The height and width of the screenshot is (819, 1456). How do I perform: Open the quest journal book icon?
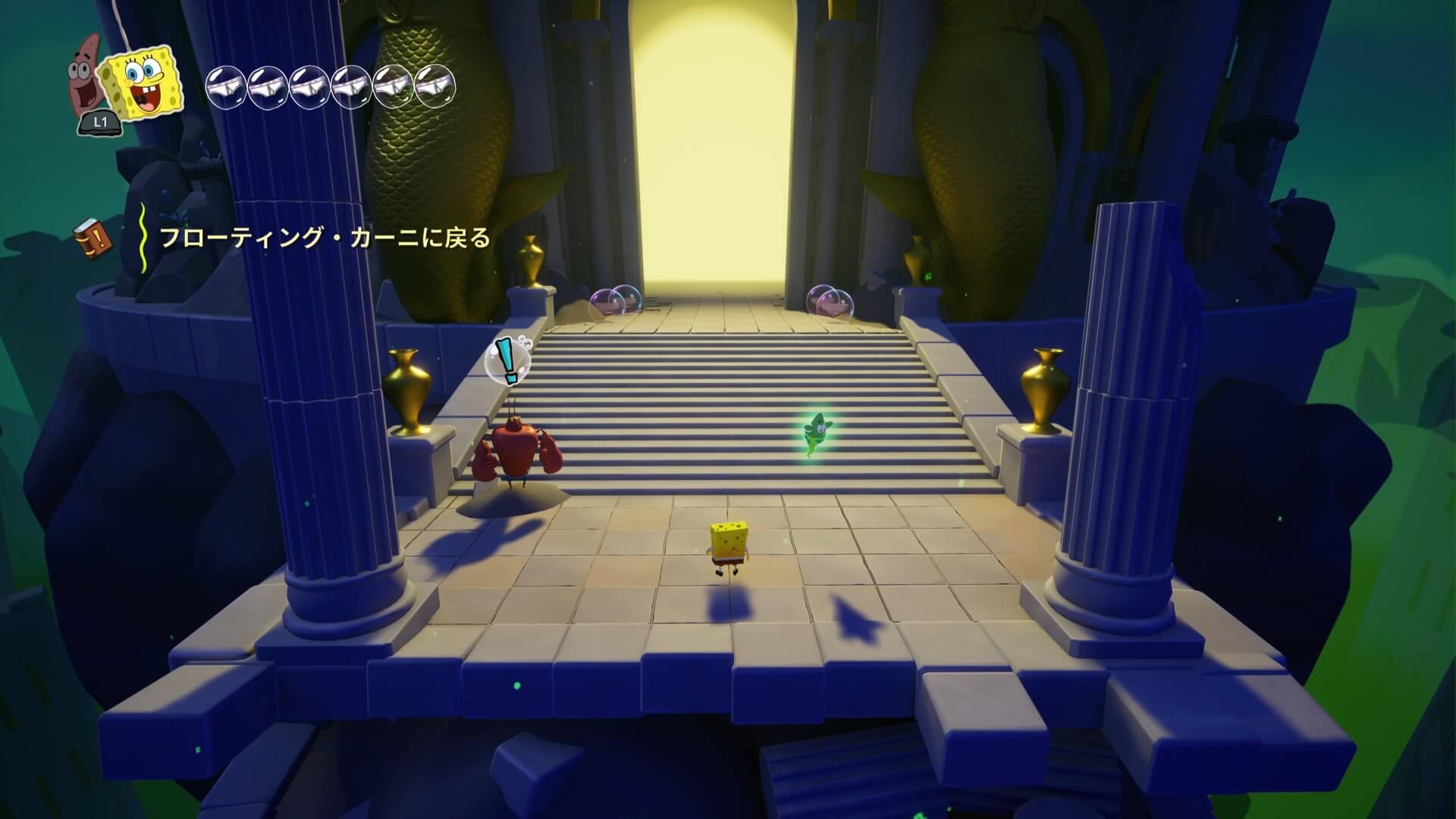(93, 237)
